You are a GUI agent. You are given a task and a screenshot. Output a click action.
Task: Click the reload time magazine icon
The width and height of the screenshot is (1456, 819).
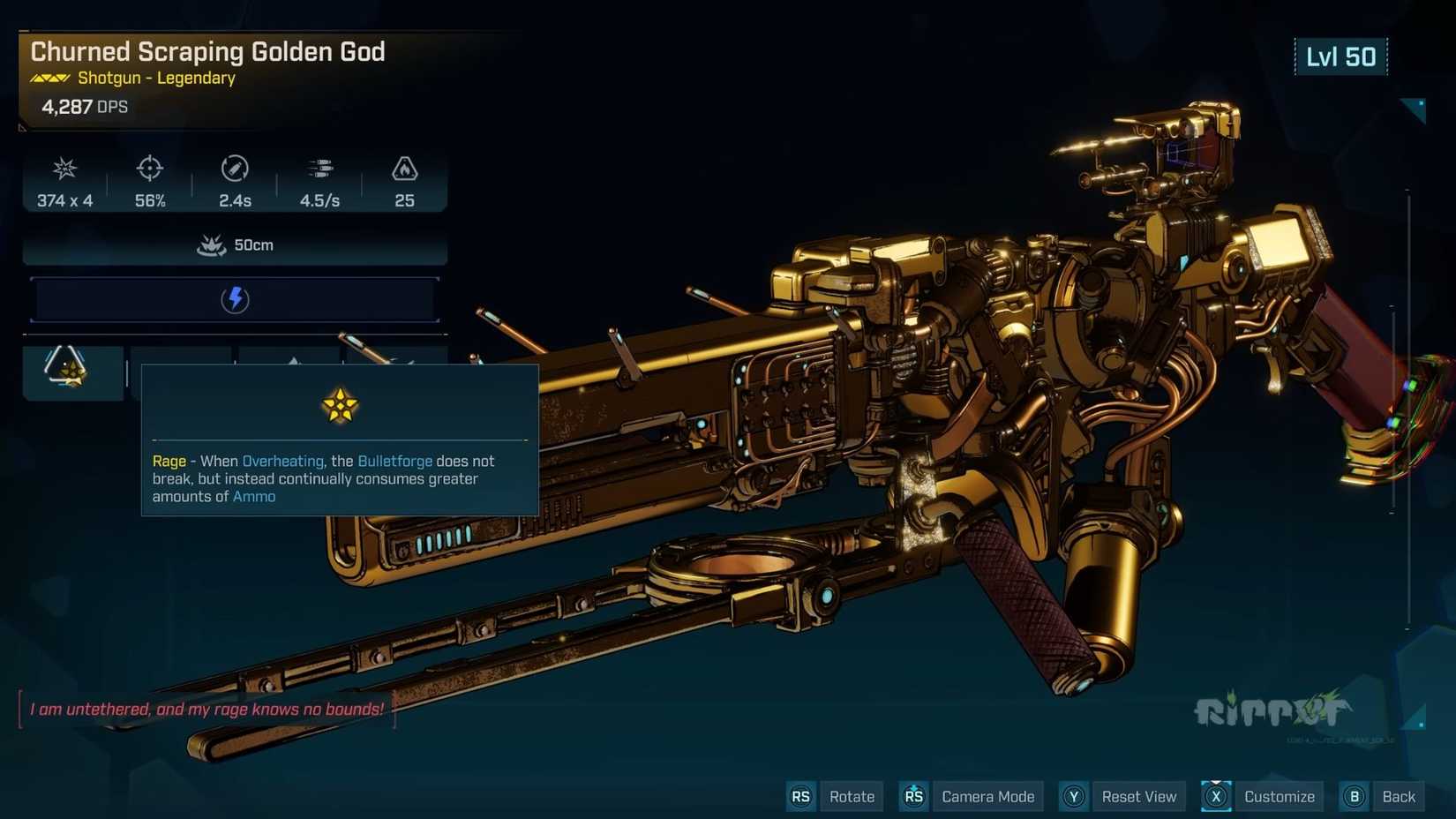click(x=235, y=169)
